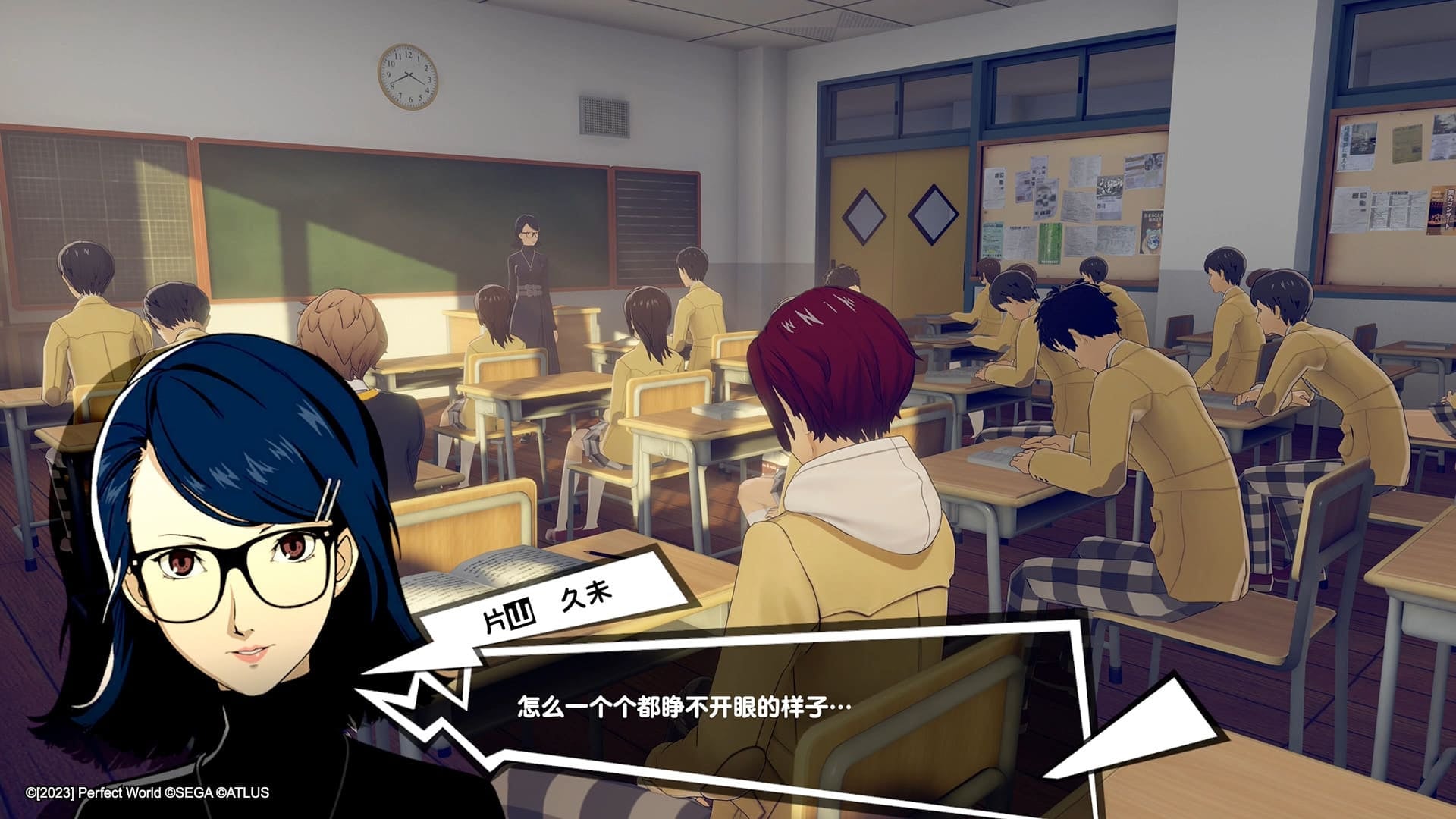Click the teacher standing at the podium
The image size is (1456, 819).
tap(527, 258)
